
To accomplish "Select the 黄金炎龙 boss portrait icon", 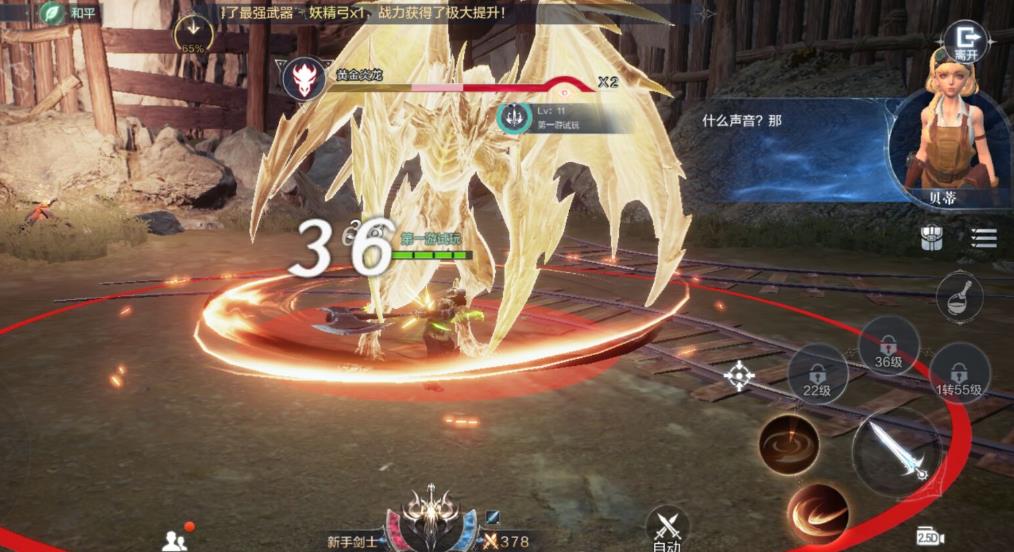I will point(303,78).
